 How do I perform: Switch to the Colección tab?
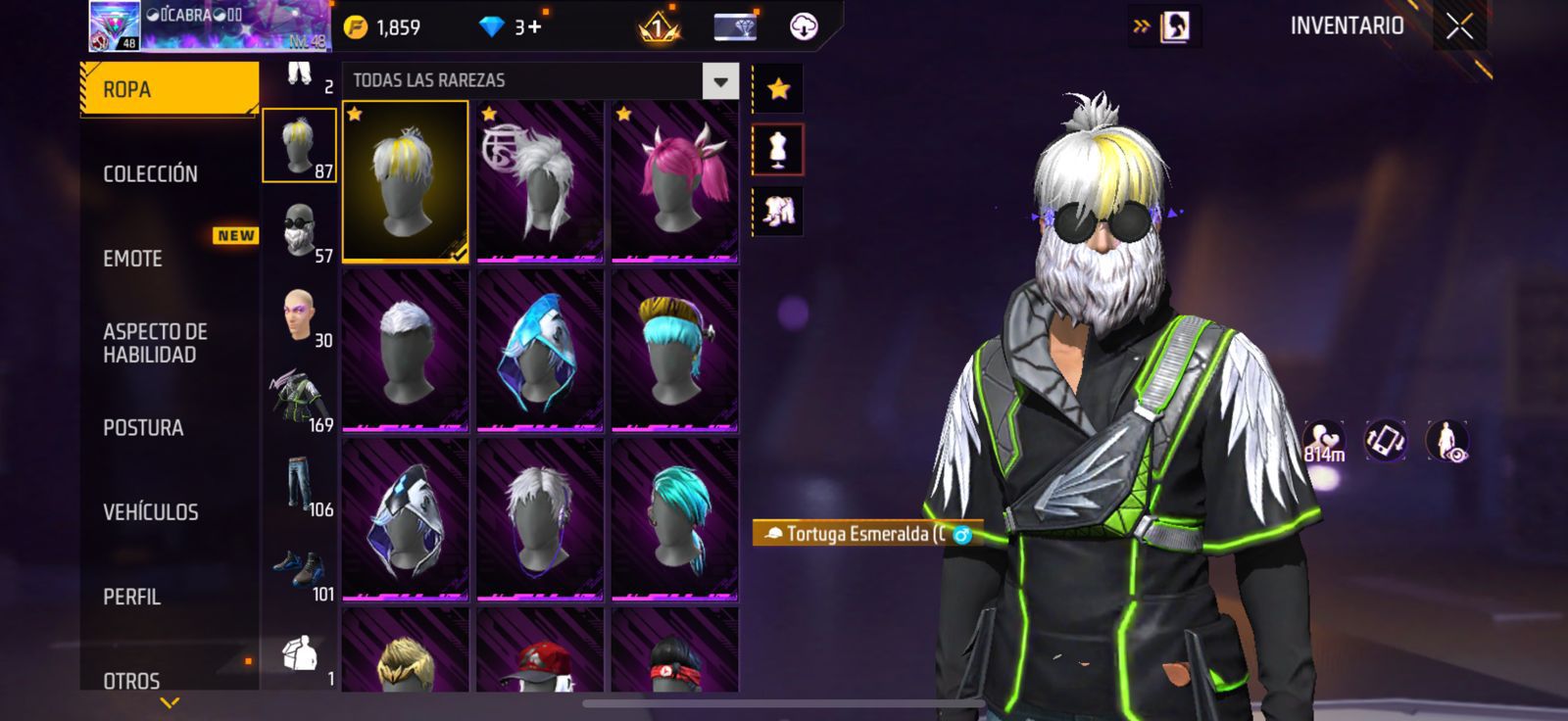click(x=151, y=174)
